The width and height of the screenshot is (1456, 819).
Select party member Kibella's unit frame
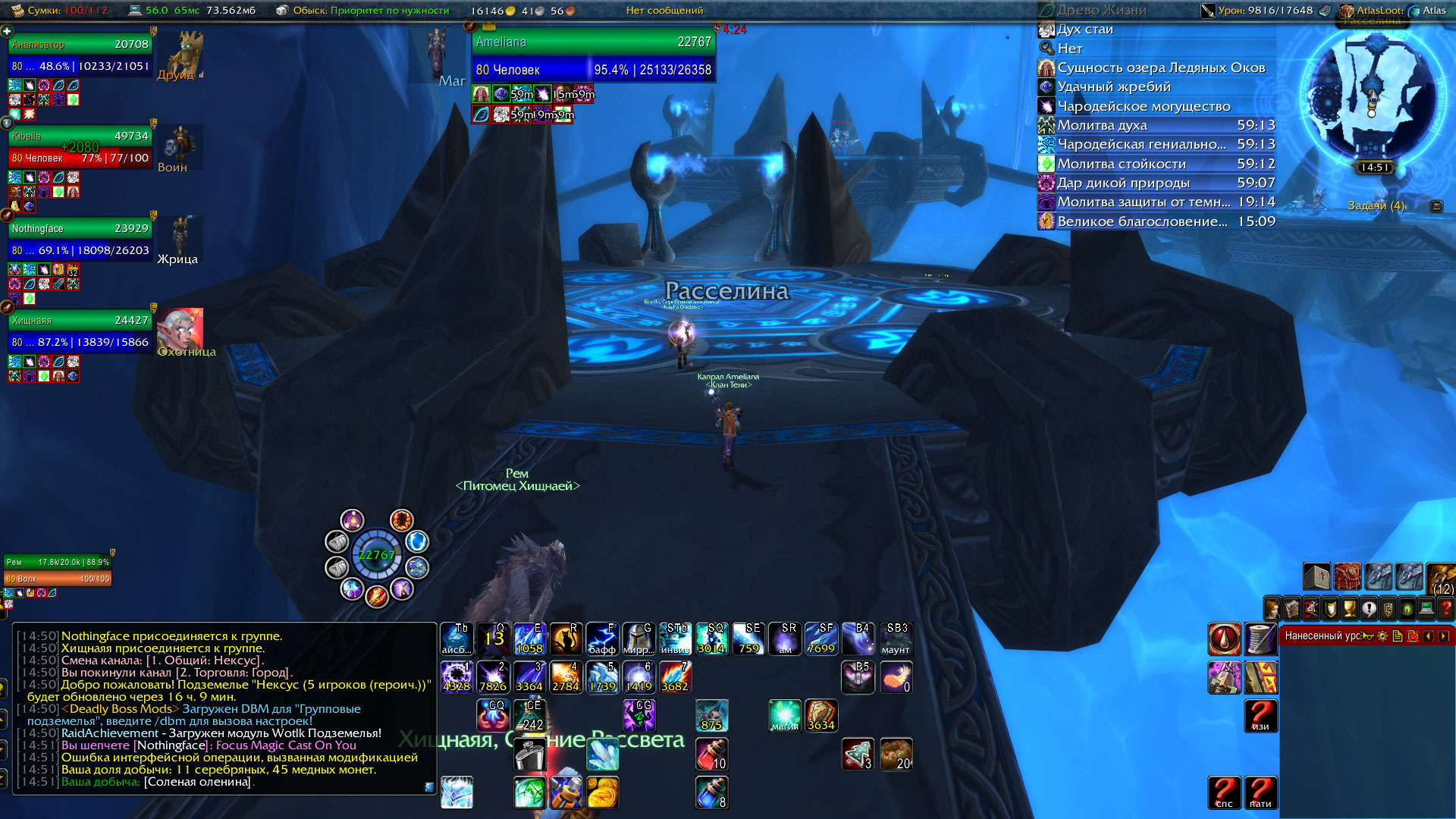80,147
